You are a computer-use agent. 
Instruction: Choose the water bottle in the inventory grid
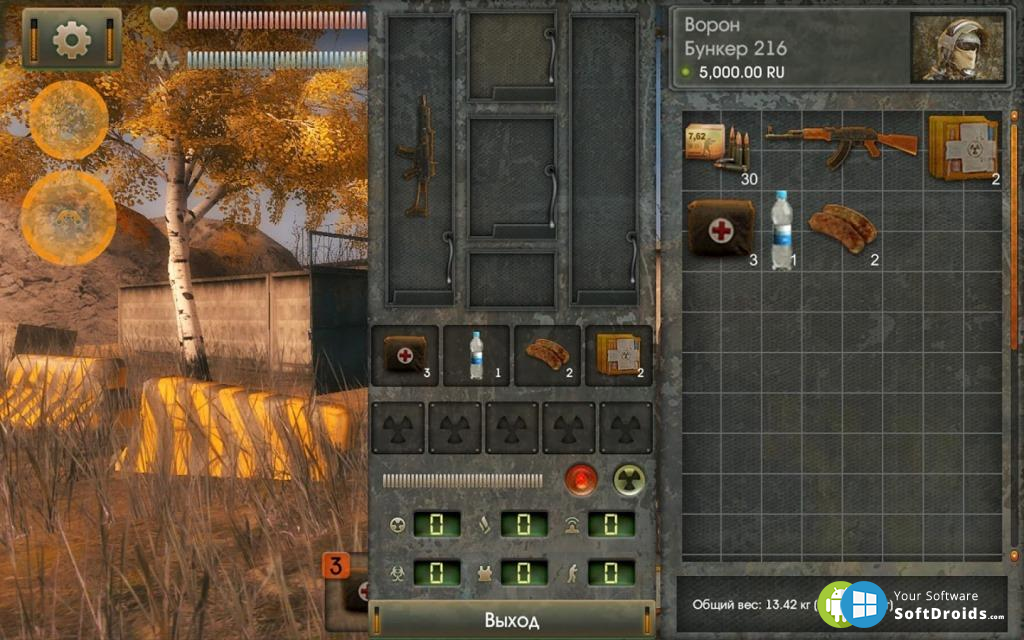coord(781,230)
